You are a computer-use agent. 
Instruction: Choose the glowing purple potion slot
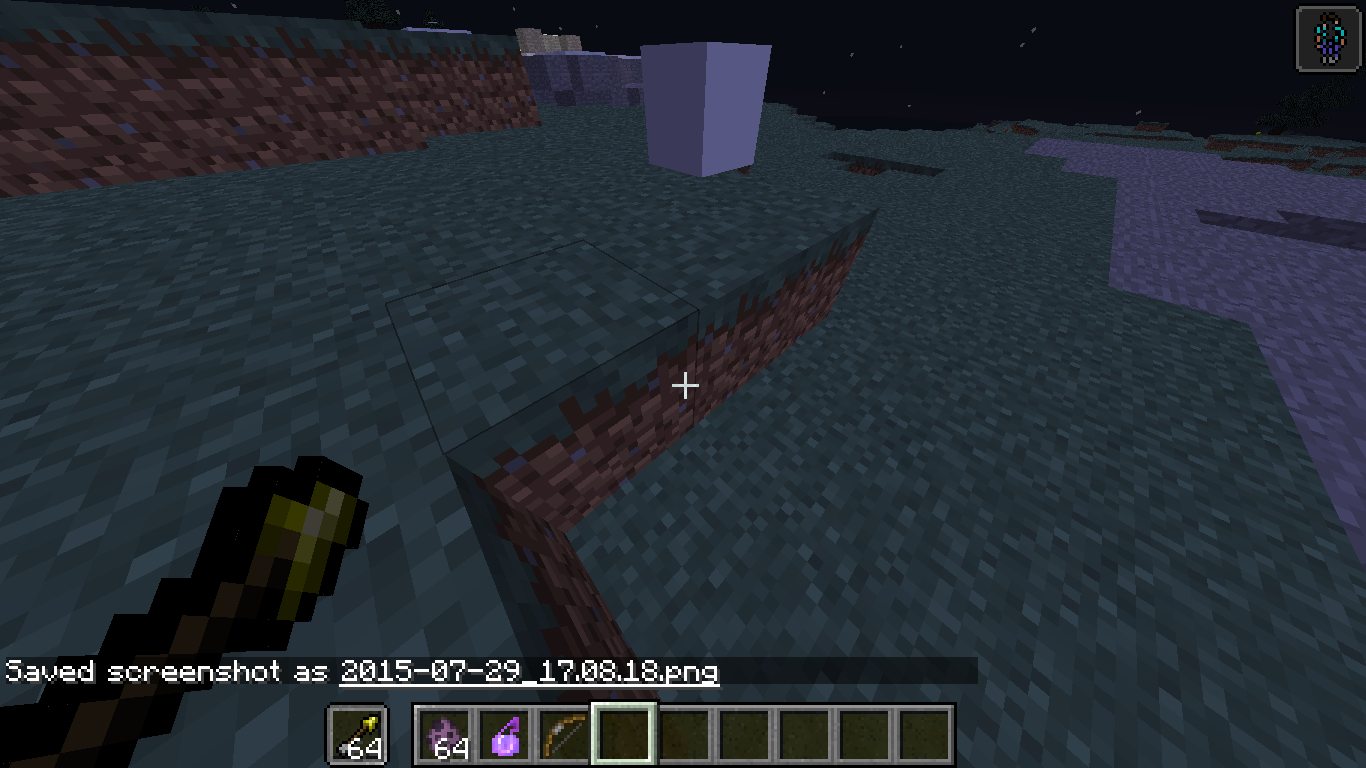point(504,735)
